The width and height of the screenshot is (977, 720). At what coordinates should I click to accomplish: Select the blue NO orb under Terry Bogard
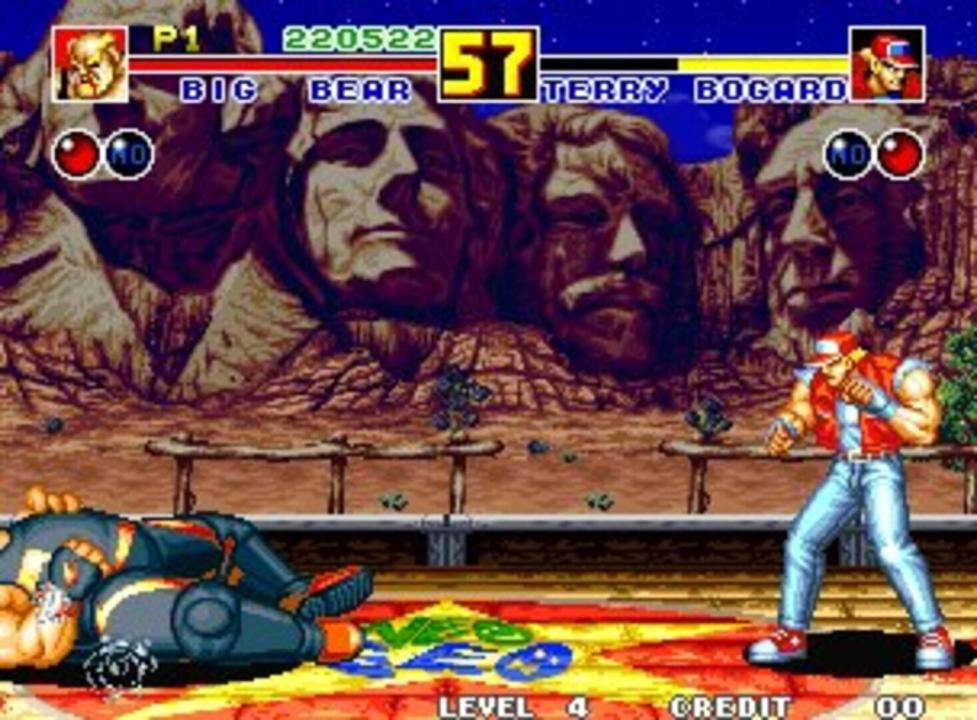(848, 155)
